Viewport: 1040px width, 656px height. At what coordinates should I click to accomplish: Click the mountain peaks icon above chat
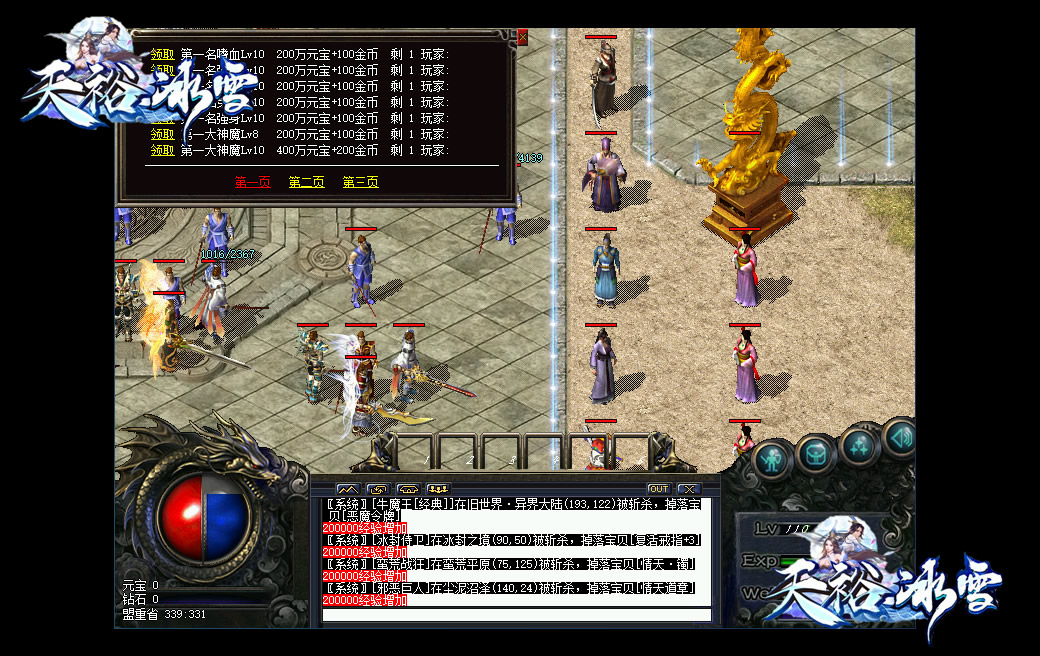pos(346,489)
